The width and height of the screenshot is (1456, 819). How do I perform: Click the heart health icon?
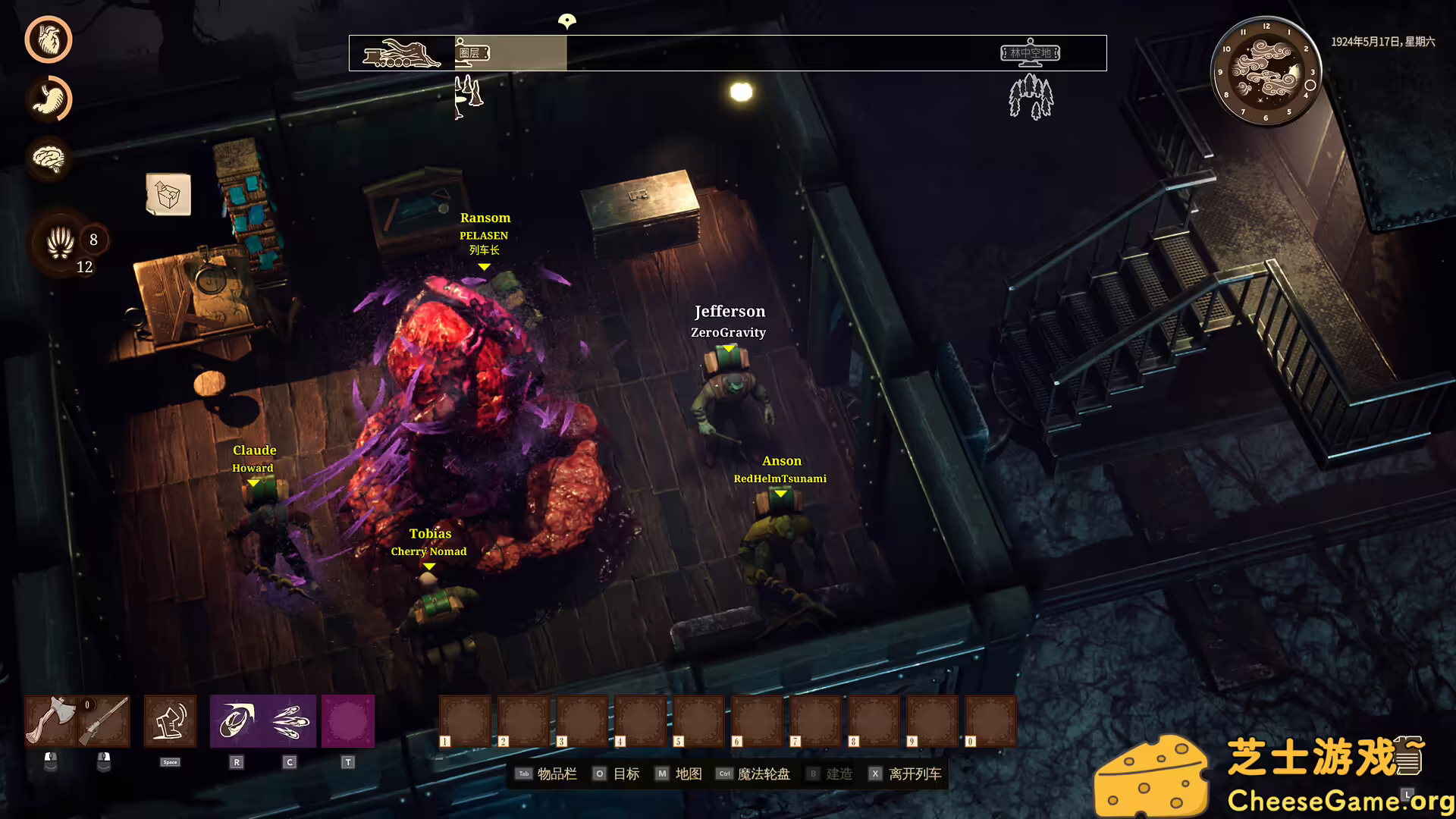coord(49,39)
